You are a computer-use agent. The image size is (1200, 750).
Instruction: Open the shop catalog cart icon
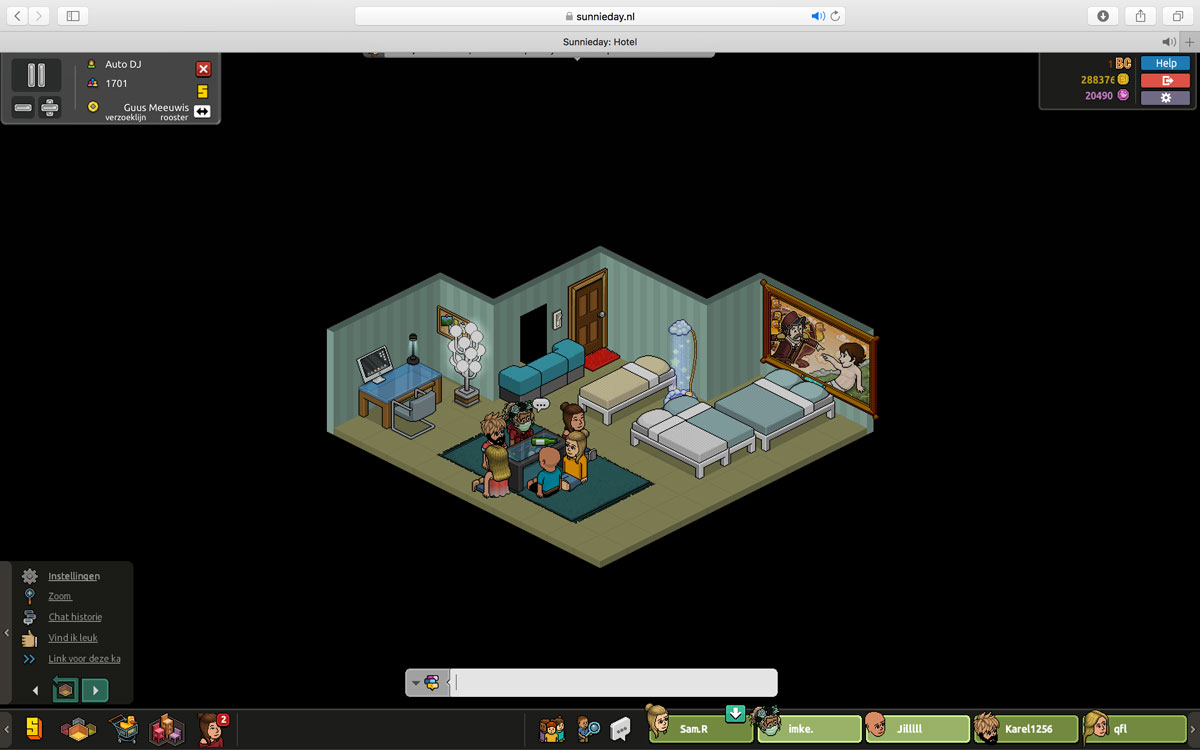click(123, 730)
